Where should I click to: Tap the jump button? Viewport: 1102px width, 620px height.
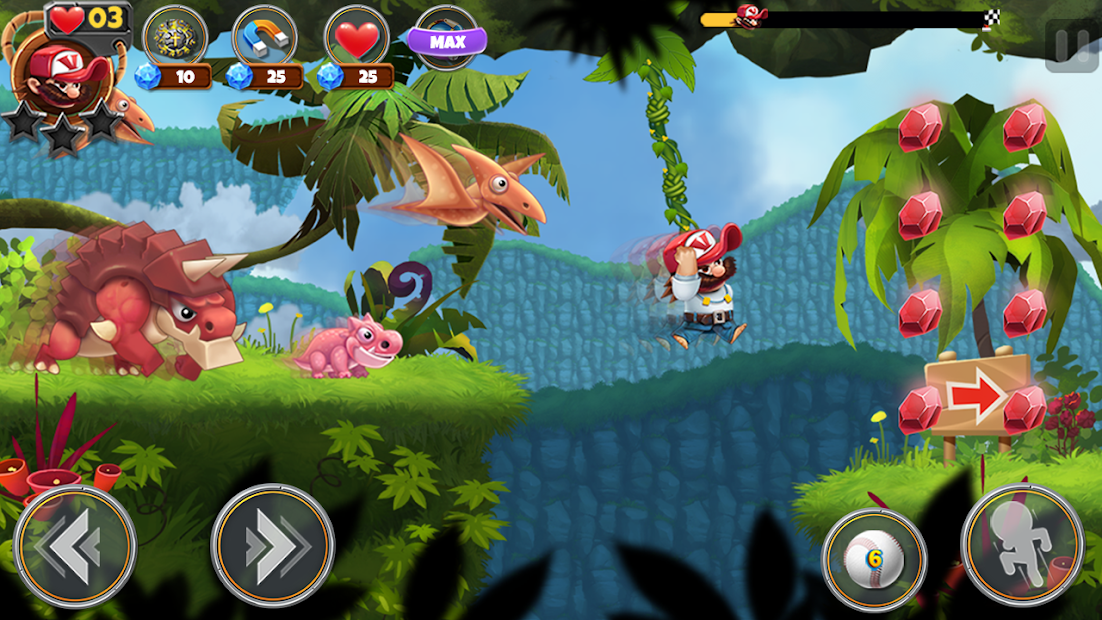1021,546
